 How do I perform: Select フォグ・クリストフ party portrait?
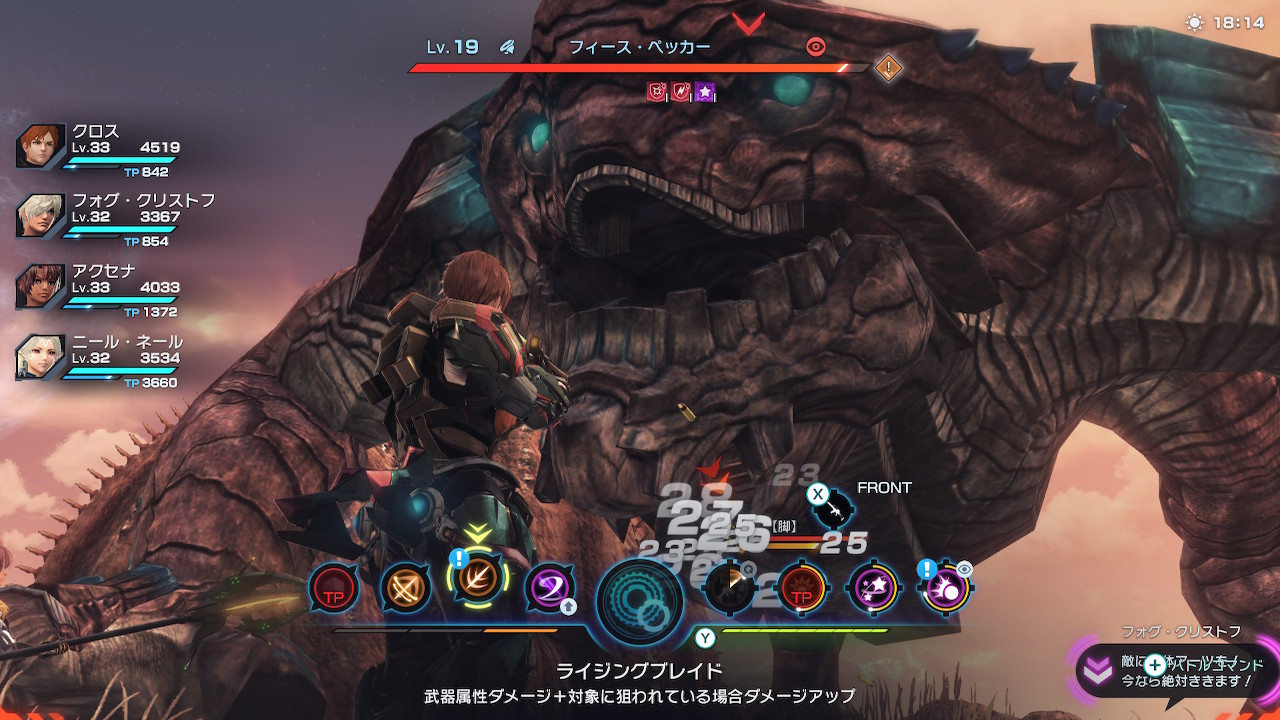[x=41, y=216]
